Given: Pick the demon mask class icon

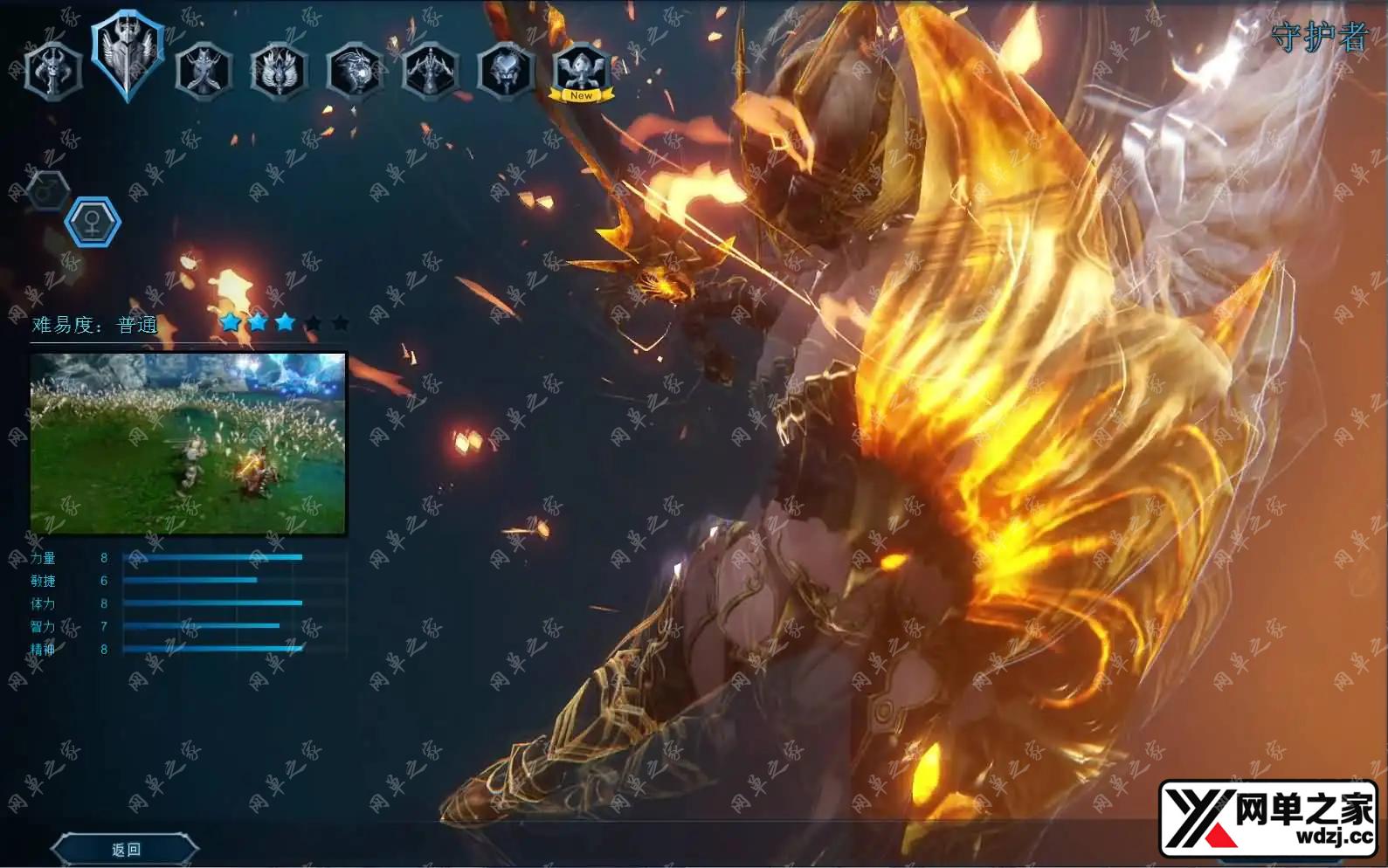Looking at the screenshot, I should [506, 70].
